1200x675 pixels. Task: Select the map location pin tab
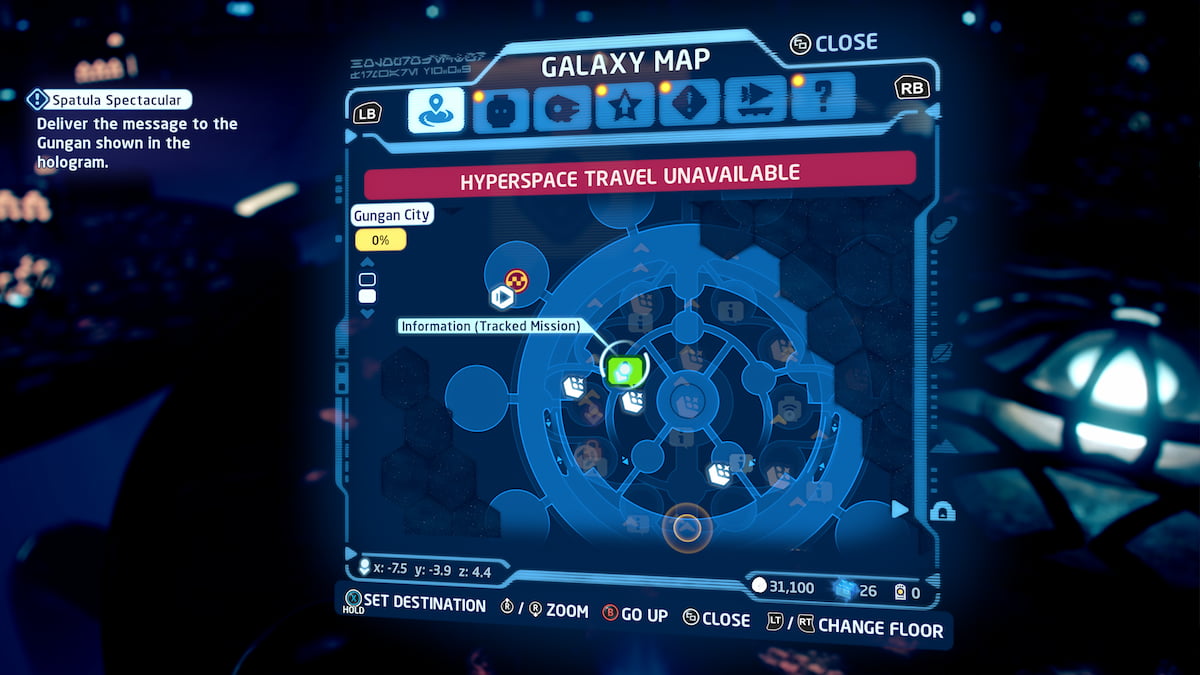click(436, 110)
